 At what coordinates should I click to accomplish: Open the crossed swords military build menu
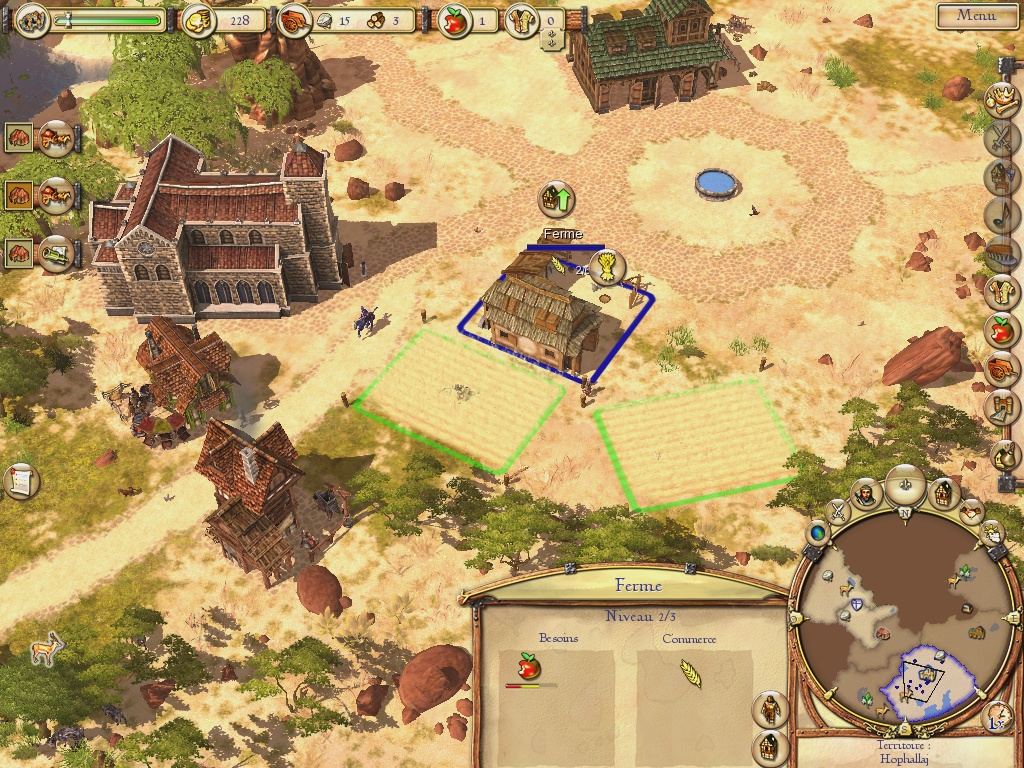(x=1000, y=138)
